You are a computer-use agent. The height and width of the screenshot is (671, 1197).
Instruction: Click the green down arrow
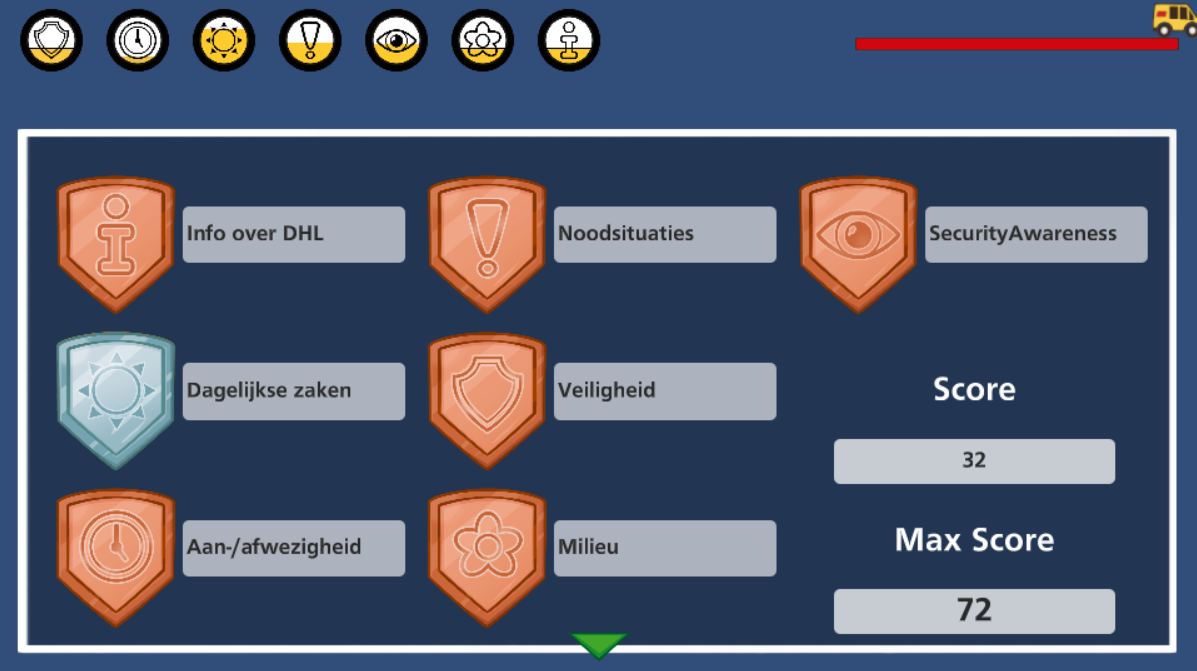598,645
